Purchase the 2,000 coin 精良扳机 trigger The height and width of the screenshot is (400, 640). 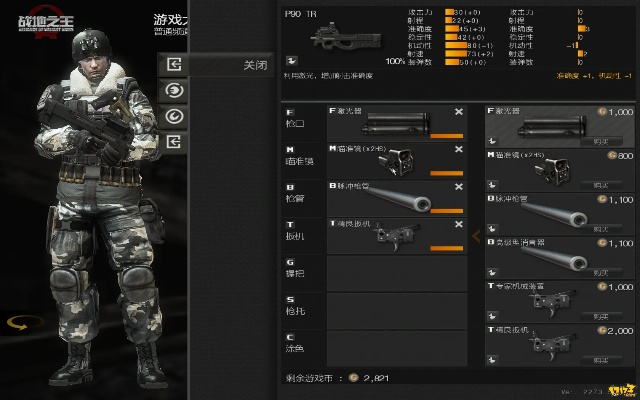click(600, 359)
